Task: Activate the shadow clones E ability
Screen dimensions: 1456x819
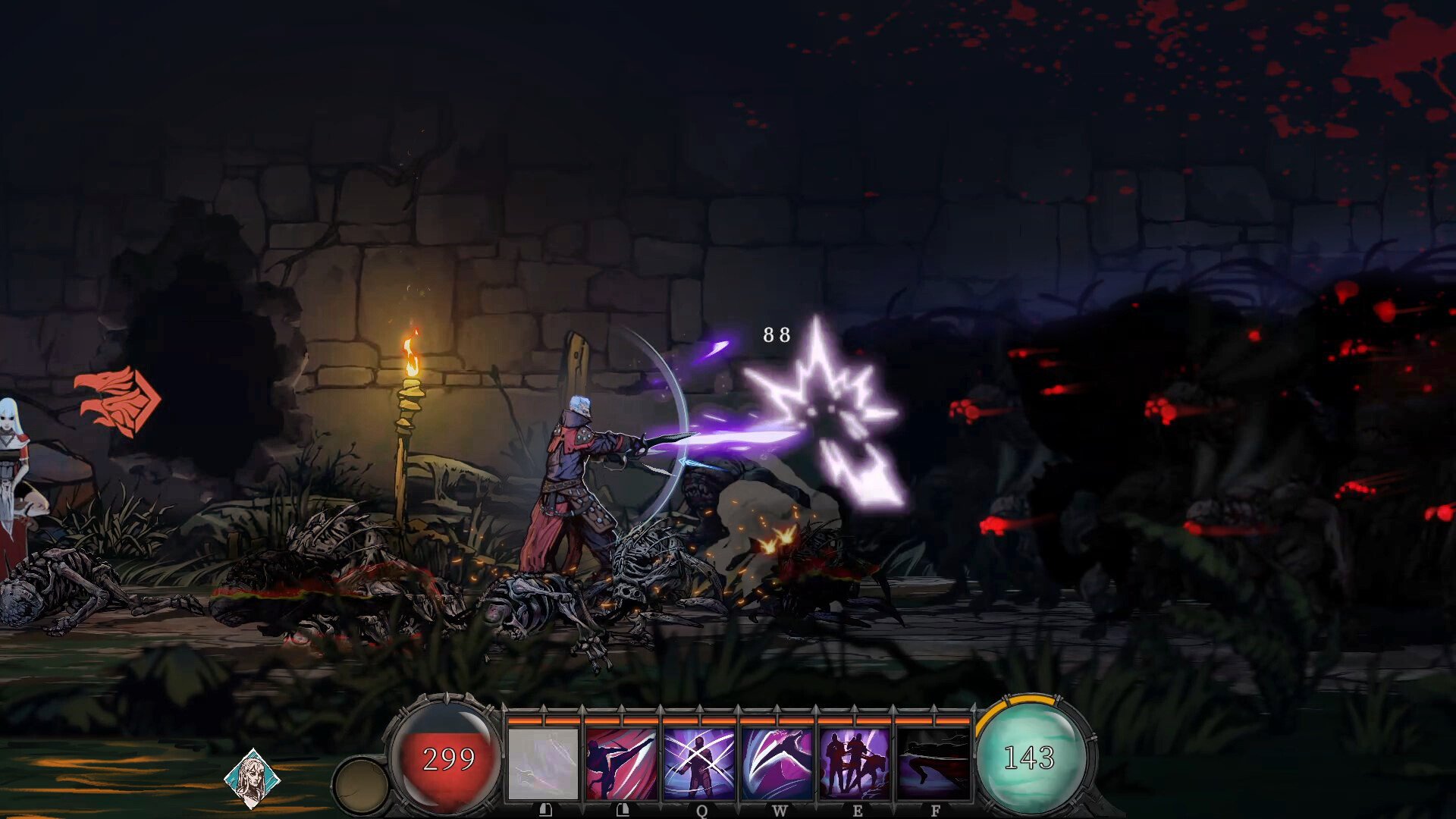Action: click(855, 762)
